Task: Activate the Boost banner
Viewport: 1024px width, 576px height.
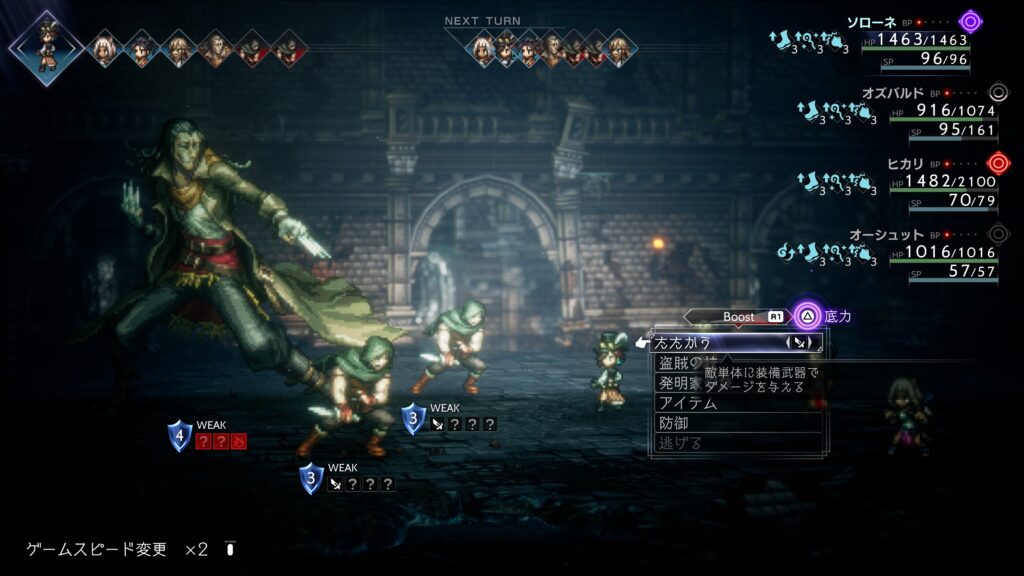Action: point(738,317)
